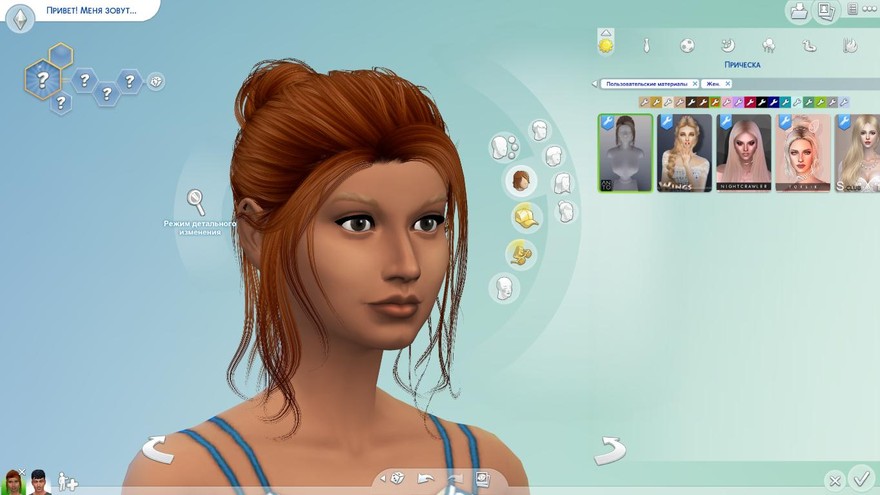Remove the 'Пользовательские материалы' filter tag

(693, 84)
